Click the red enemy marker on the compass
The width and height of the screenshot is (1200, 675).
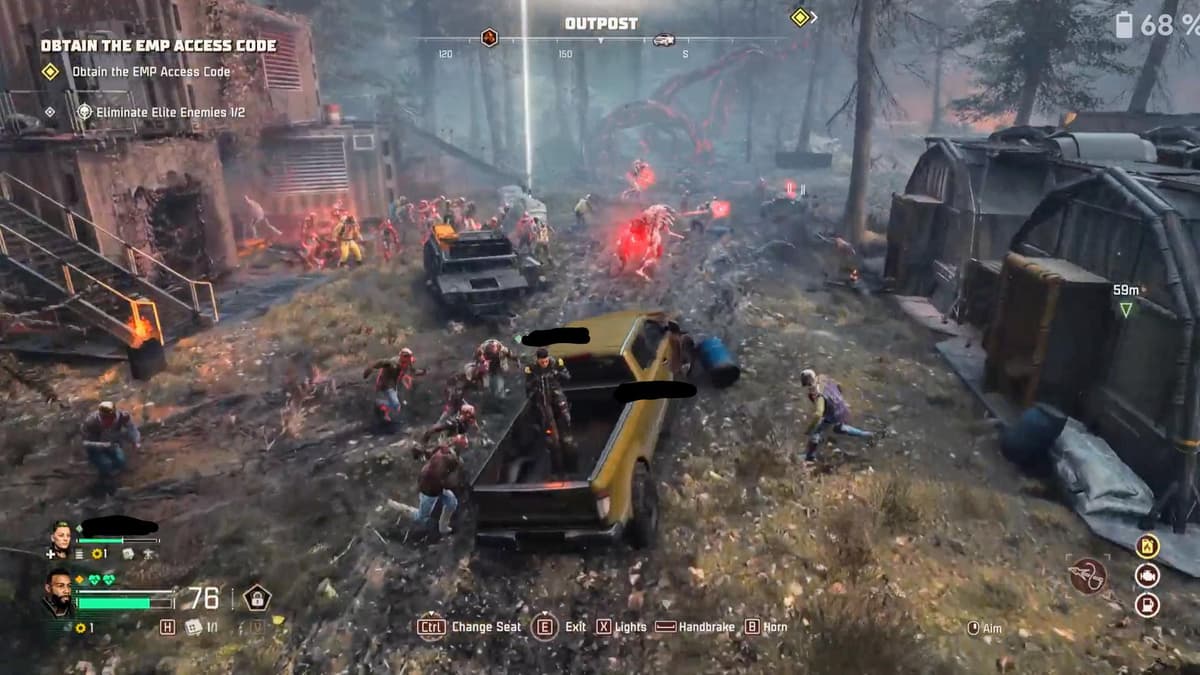pyautogui.click(x=489, y=38)
